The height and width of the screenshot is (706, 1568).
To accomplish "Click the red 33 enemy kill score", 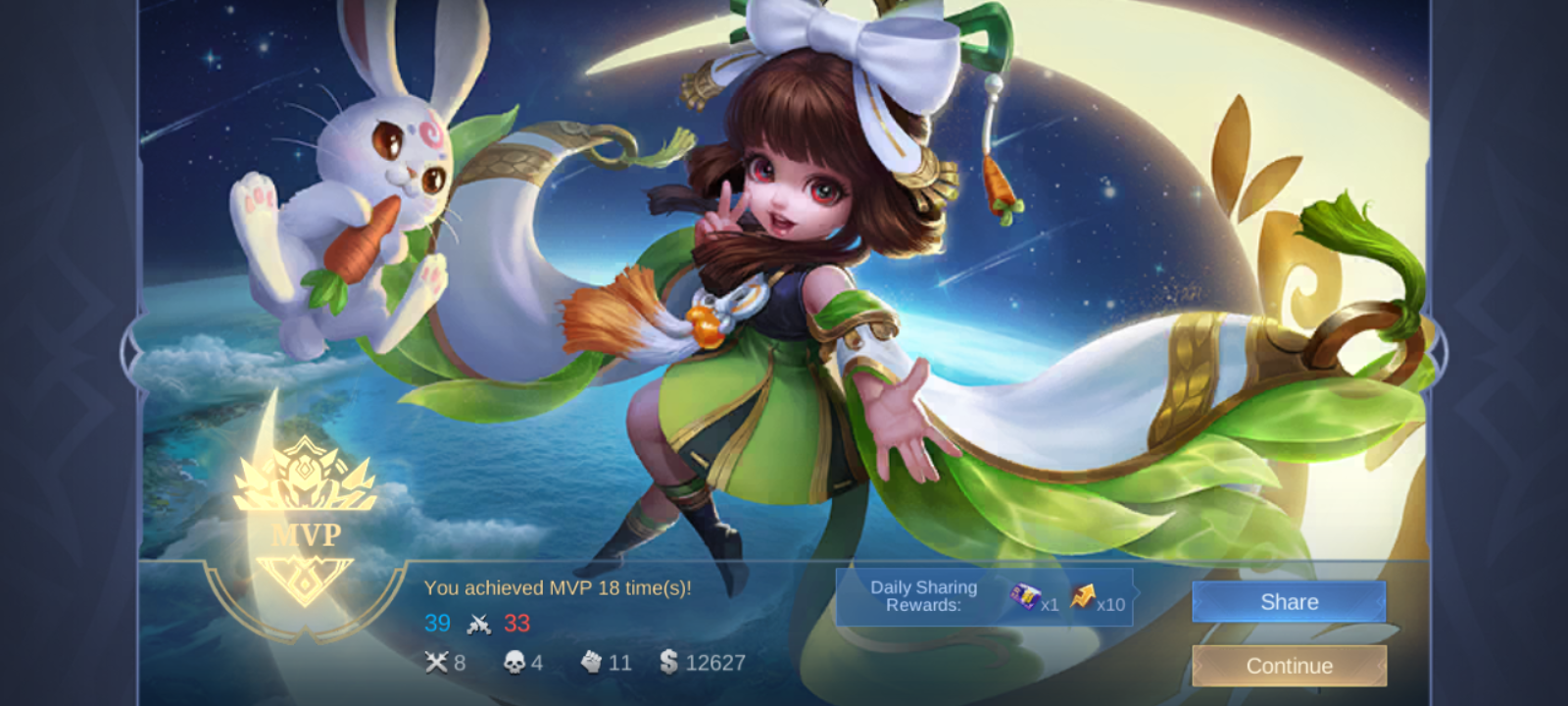I will (516, 623).
